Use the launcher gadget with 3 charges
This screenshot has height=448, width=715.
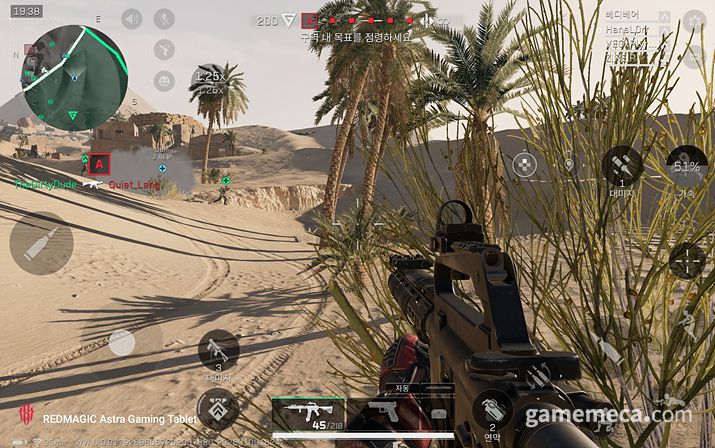(x=218, y=352)
